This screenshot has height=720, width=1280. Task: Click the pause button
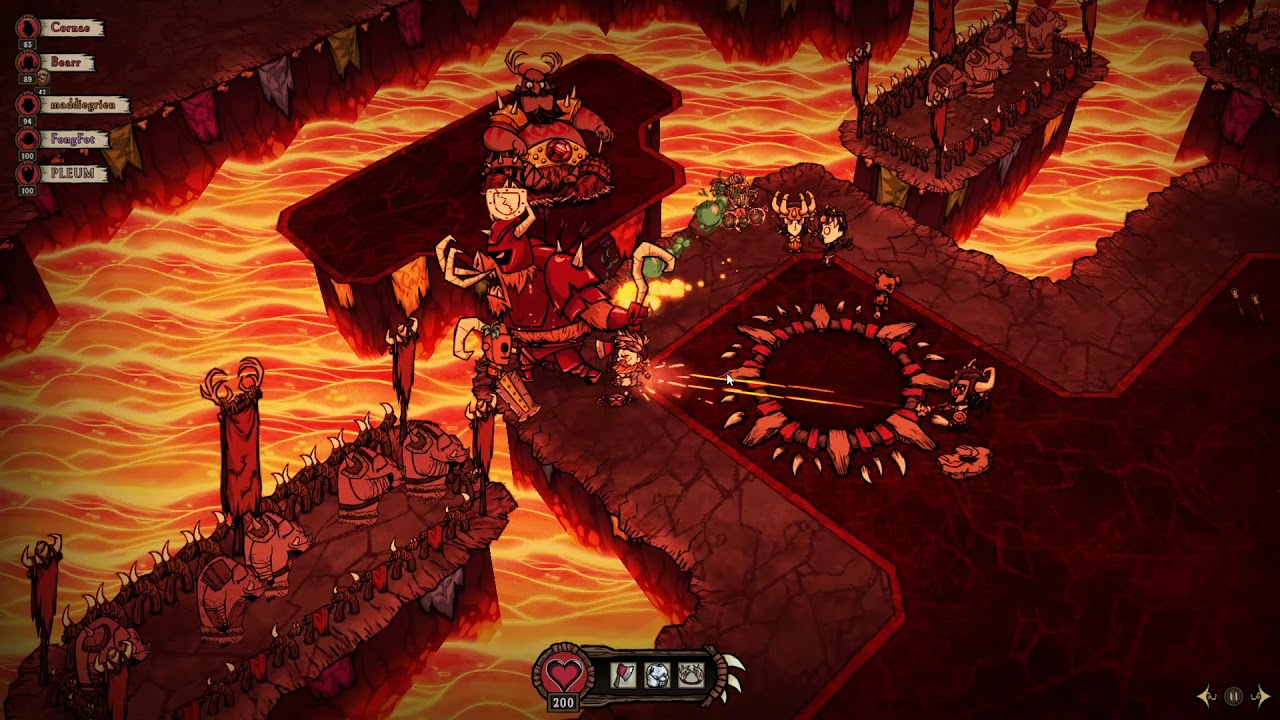[1234, 696]
